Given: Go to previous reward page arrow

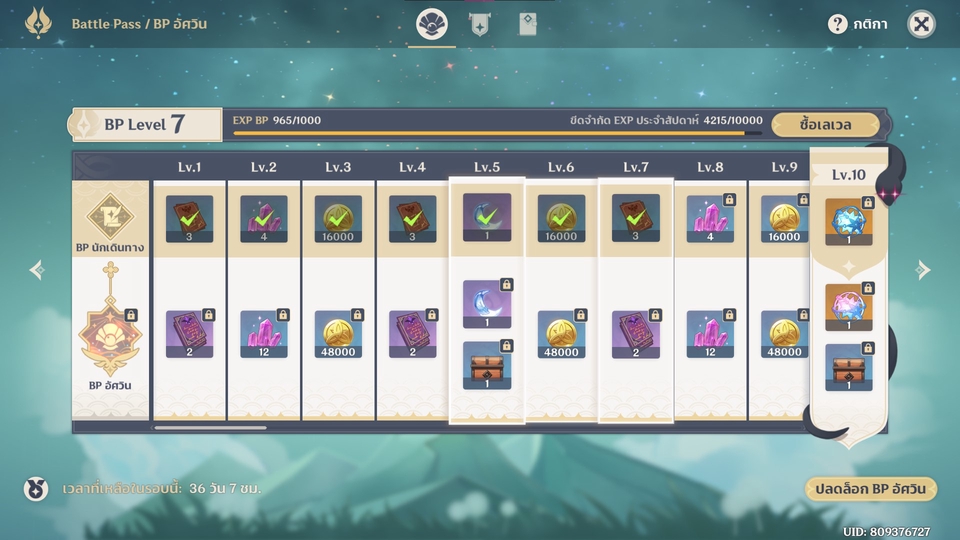Looking at the screenshot, I should (37, 270).
